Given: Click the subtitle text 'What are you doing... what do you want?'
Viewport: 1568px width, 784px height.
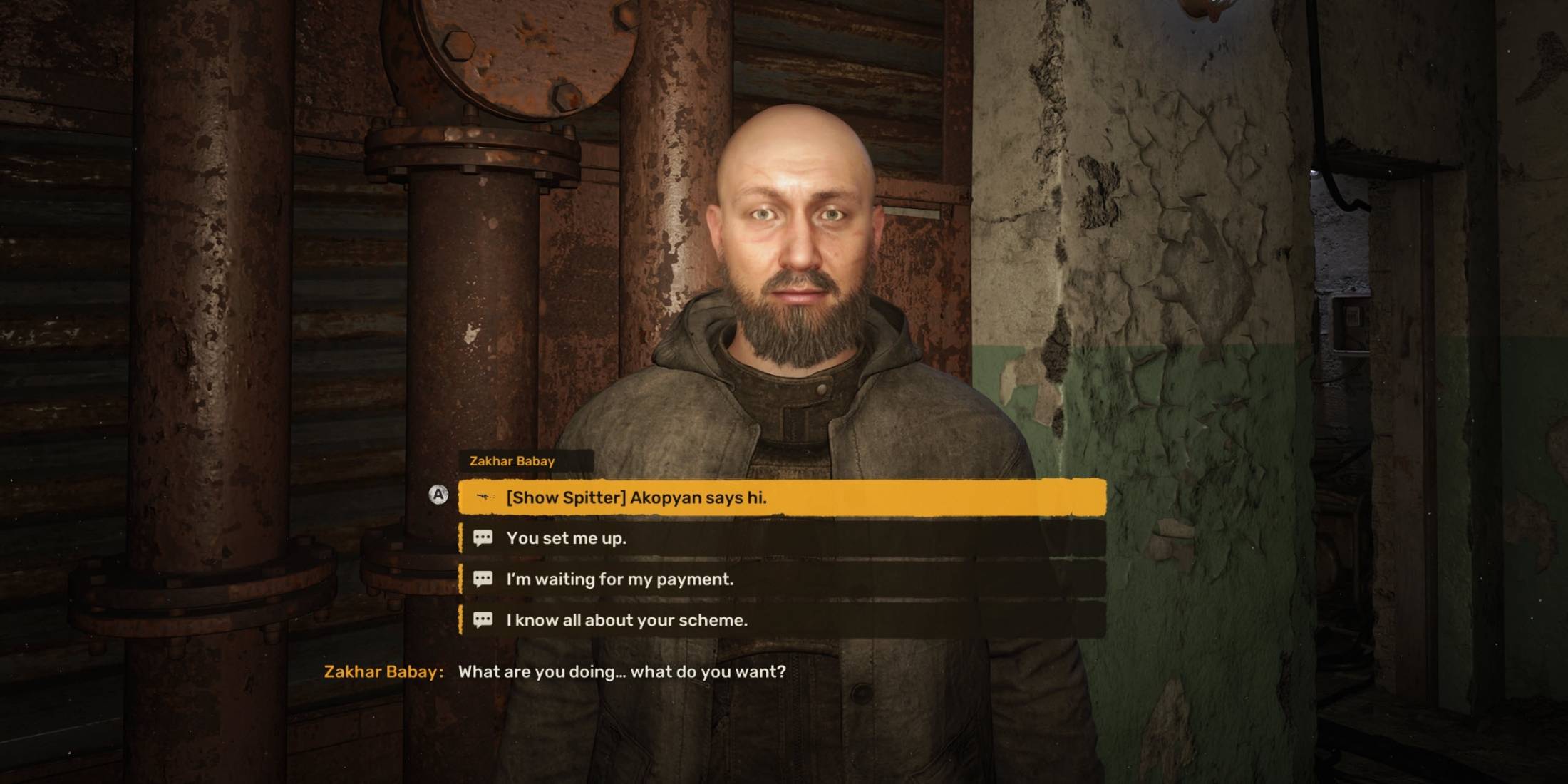Looking at the screenshot, I should tap(621, 669).
